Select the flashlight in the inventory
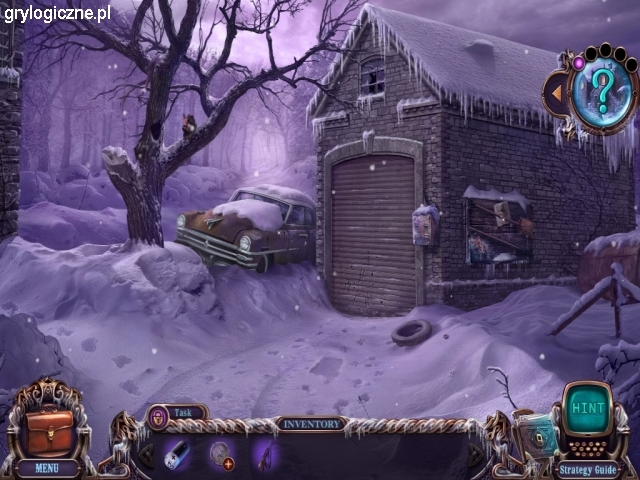 [177, 453]
